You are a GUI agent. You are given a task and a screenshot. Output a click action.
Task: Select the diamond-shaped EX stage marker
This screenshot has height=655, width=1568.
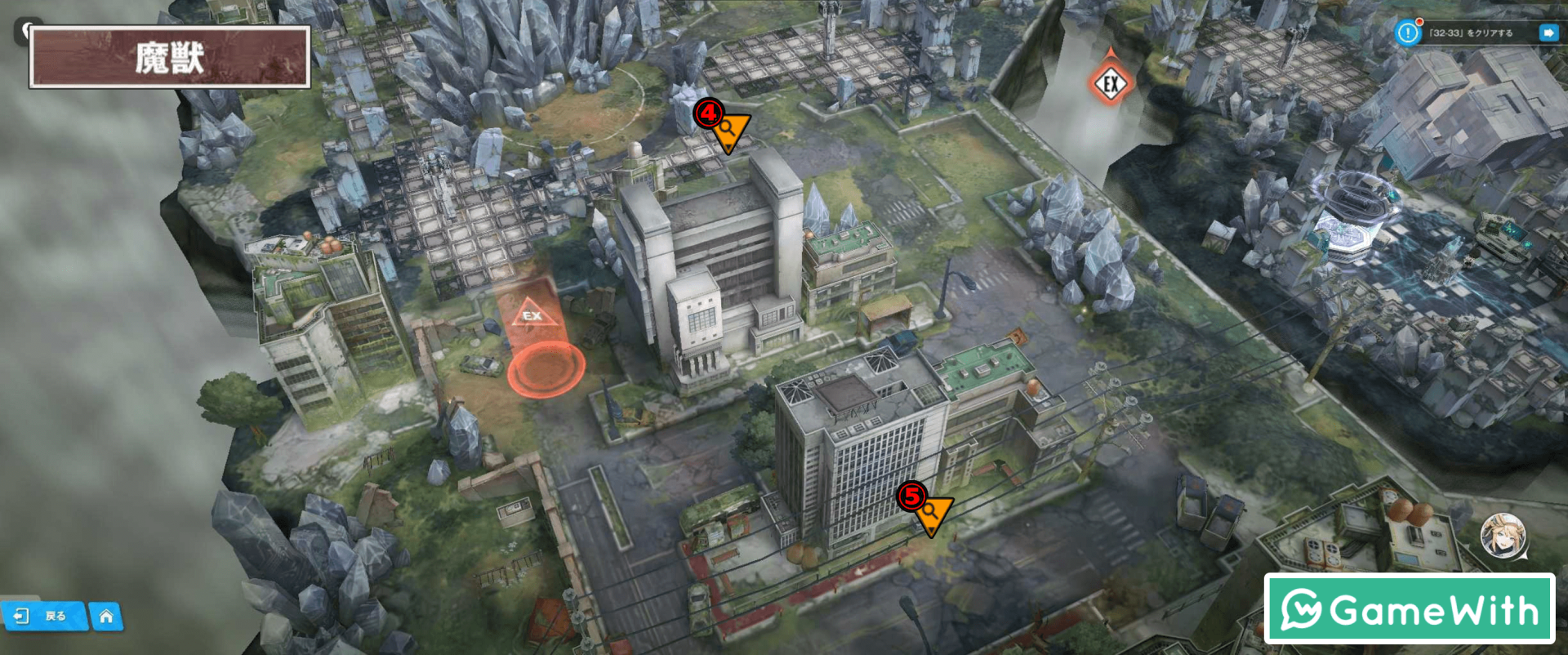click(x=1110, y=83)
